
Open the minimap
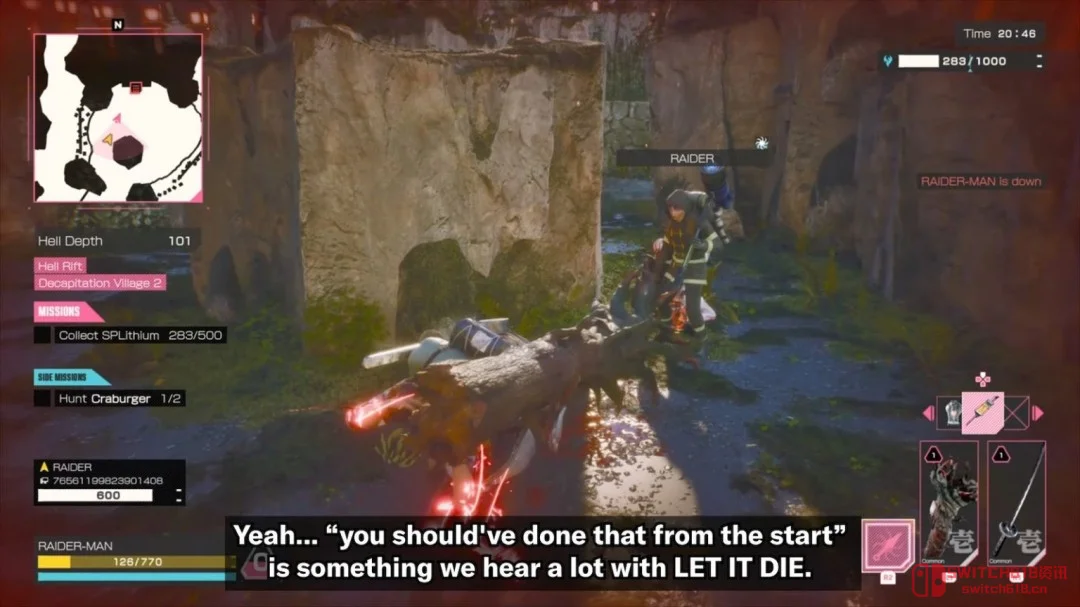click(118, 118)
